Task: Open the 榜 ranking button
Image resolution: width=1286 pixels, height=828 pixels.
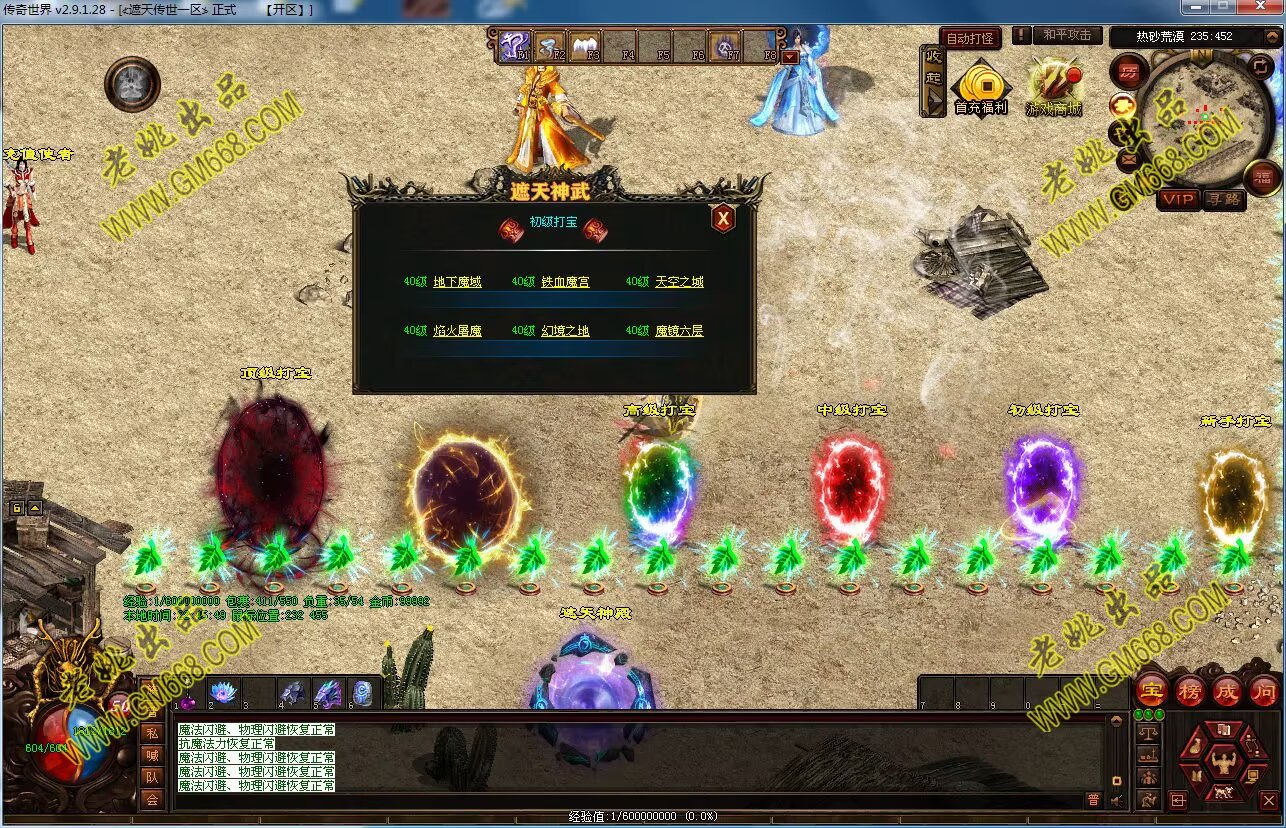Action: click(1190, 690)
